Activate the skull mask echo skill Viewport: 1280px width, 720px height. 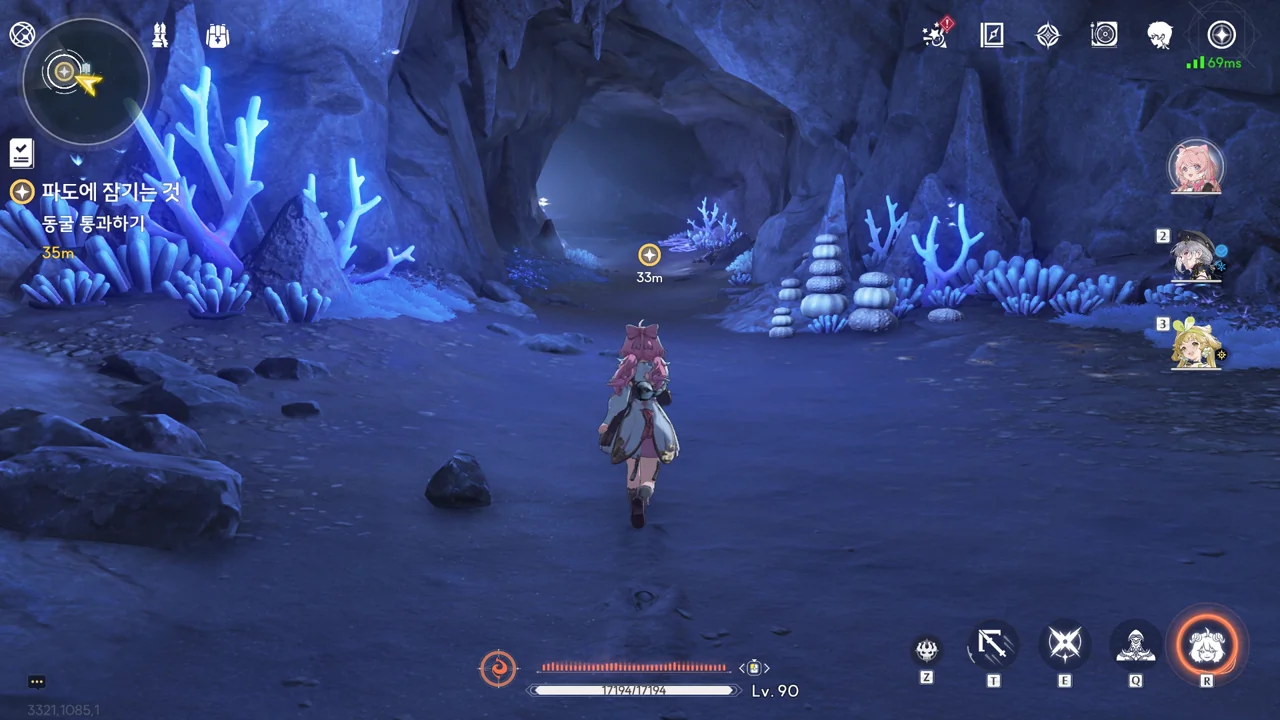927,650
